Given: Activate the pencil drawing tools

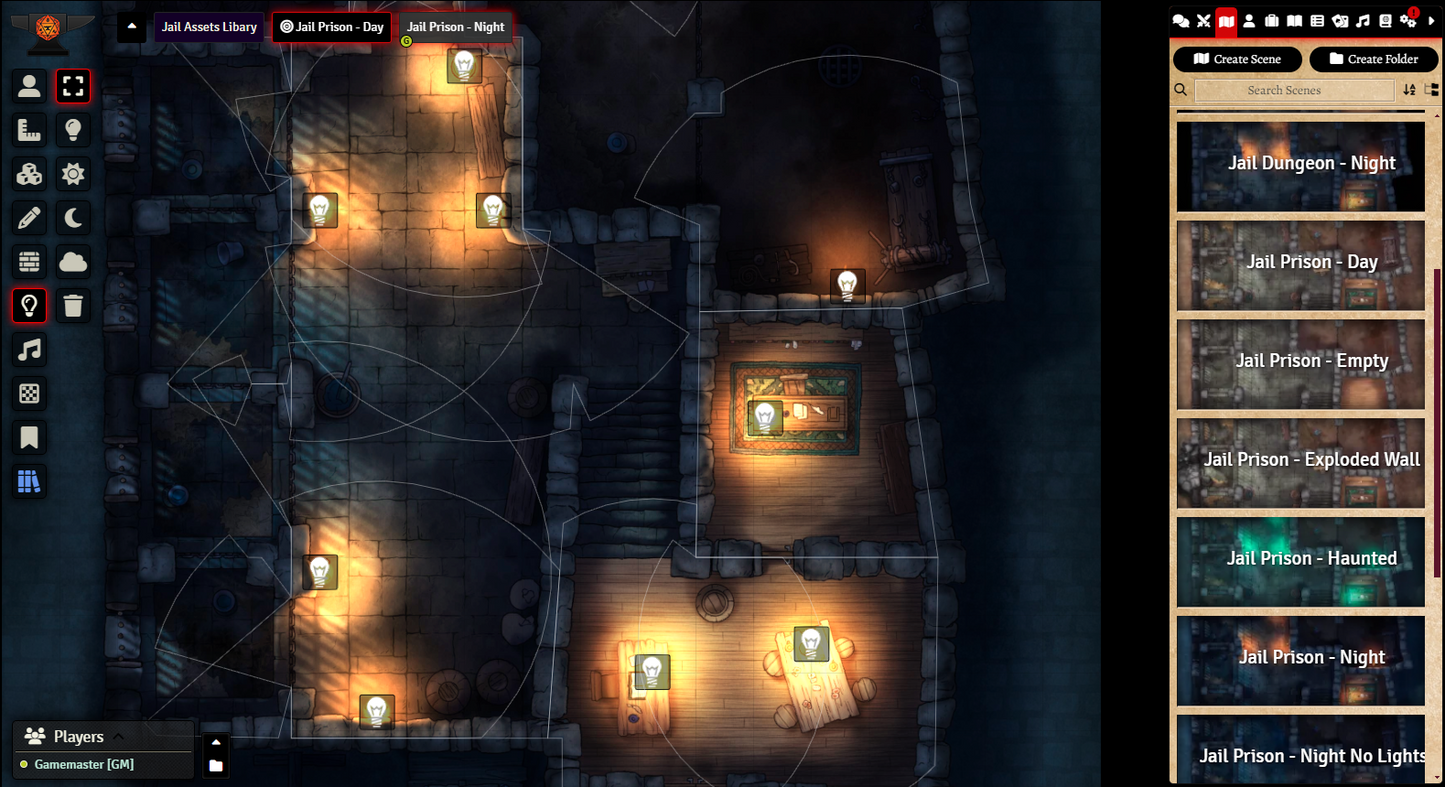Looking at the screenshot, I should 29,218.
